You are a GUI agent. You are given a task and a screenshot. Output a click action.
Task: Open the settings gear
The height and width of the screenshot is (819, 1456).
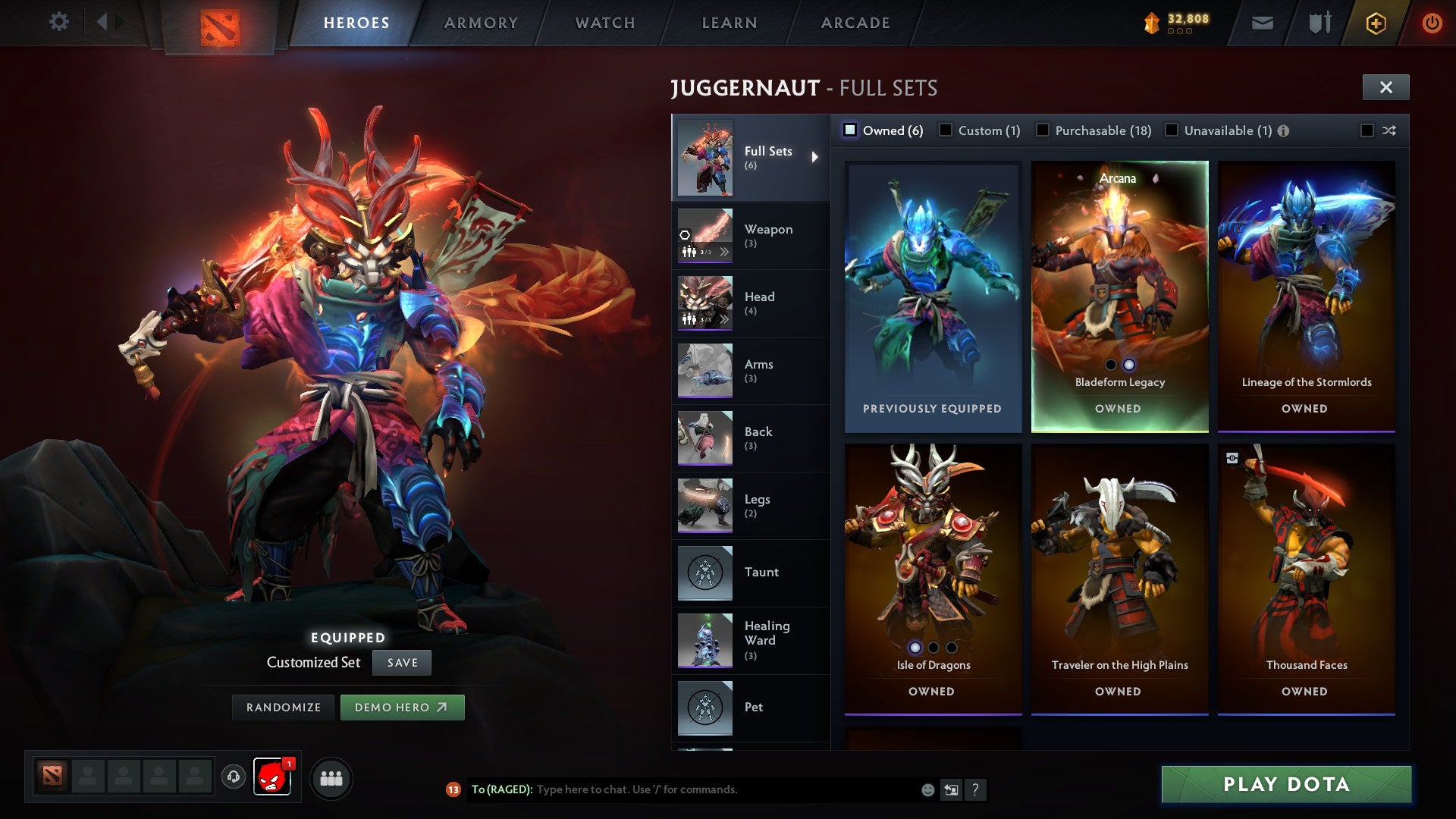(x=58, y=22)
